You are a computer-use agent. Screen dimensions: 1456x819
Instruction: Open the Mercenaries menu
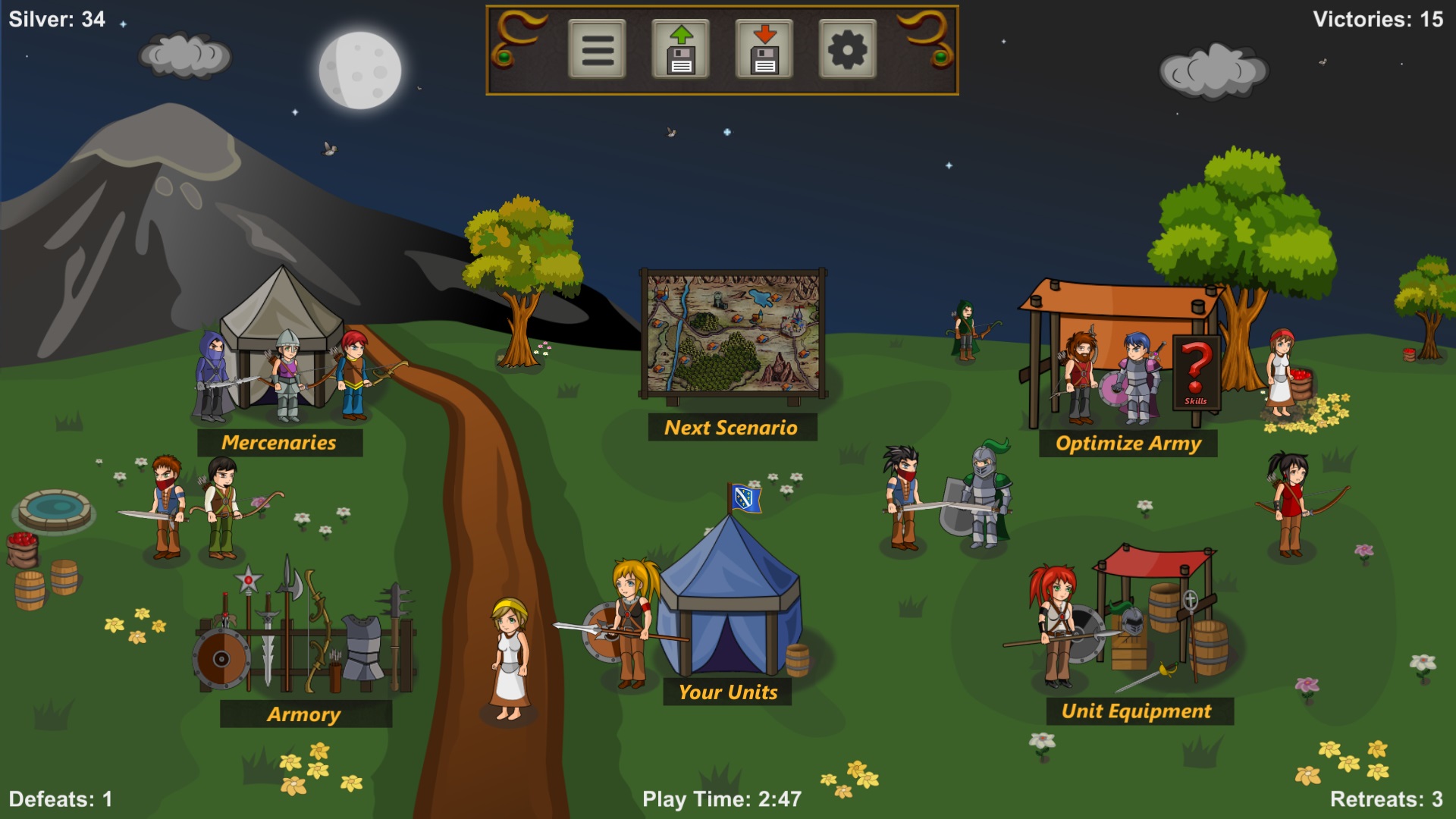click(280, 441)
